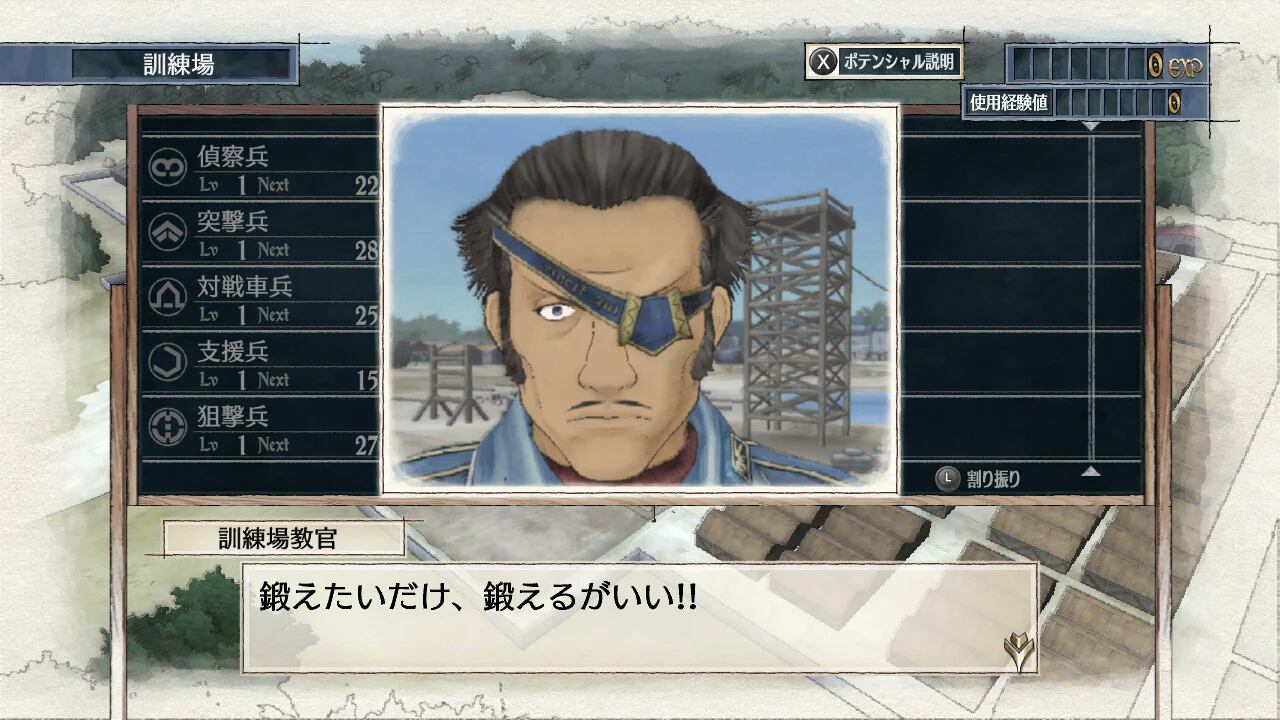This screenshot has width=1280, height=720.
Task: Select the 支援兵 engineer class row
Action: pyautogui.click(x=262, y=363)
